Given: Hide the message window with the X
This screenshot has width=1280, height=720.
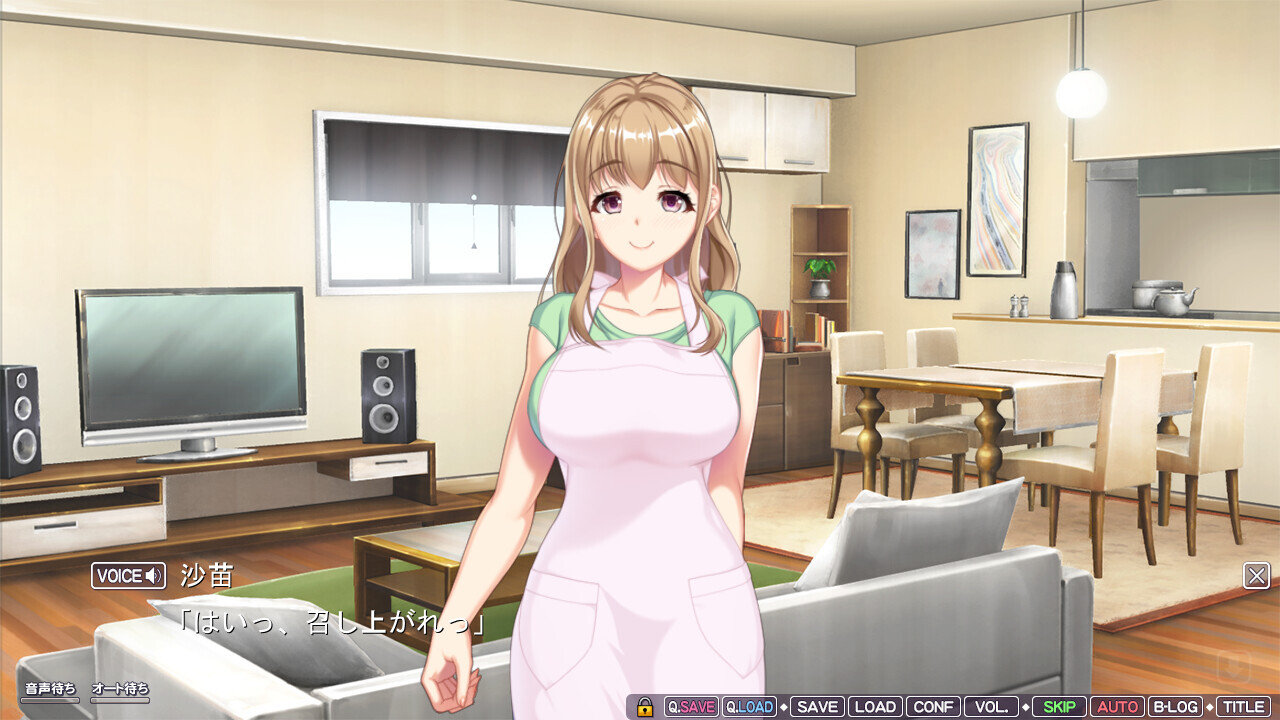Looking at the screenshot, I should 1256,575.
